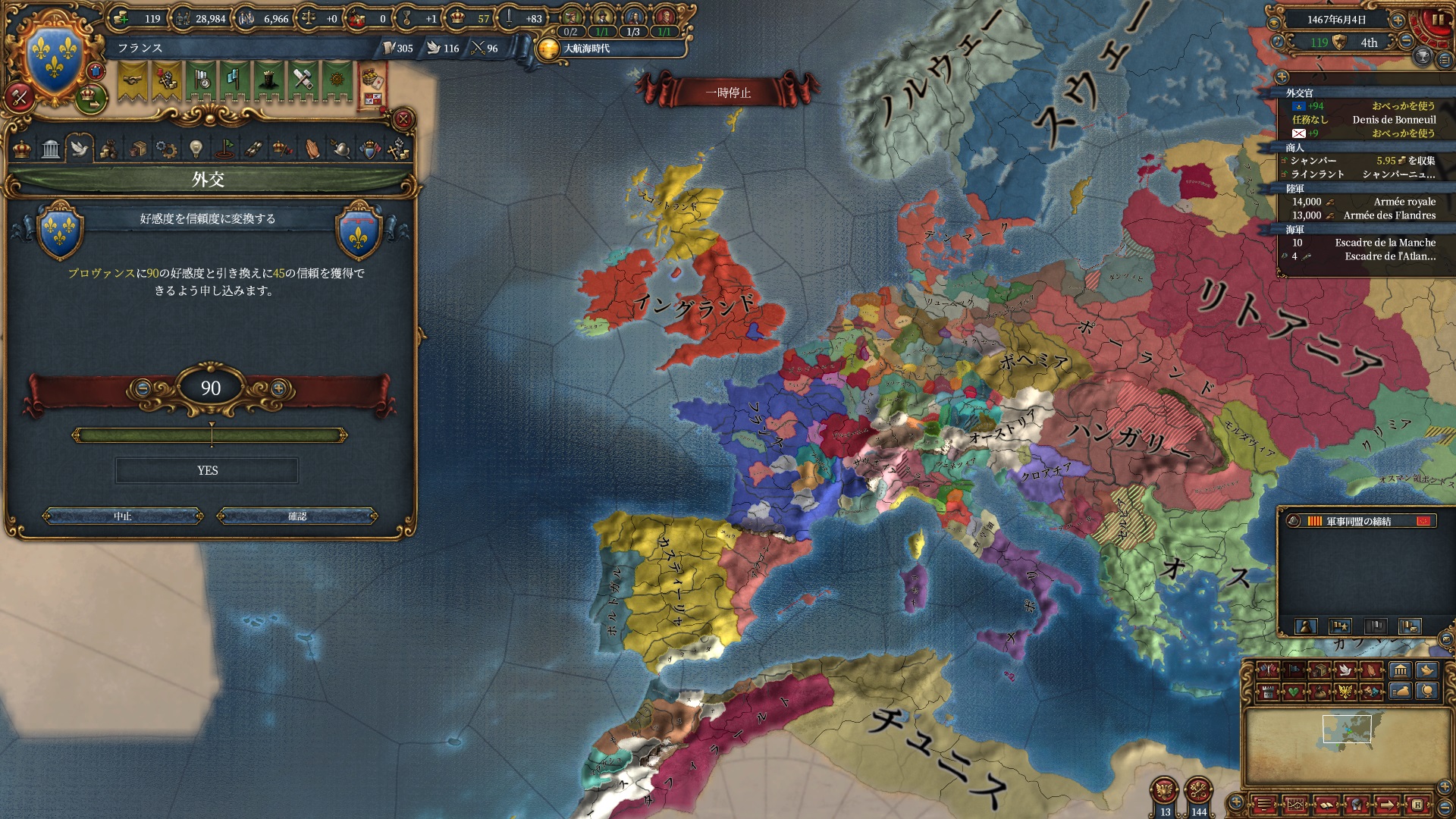
Task: Increase game speed with plus button
Action: 1398,20
